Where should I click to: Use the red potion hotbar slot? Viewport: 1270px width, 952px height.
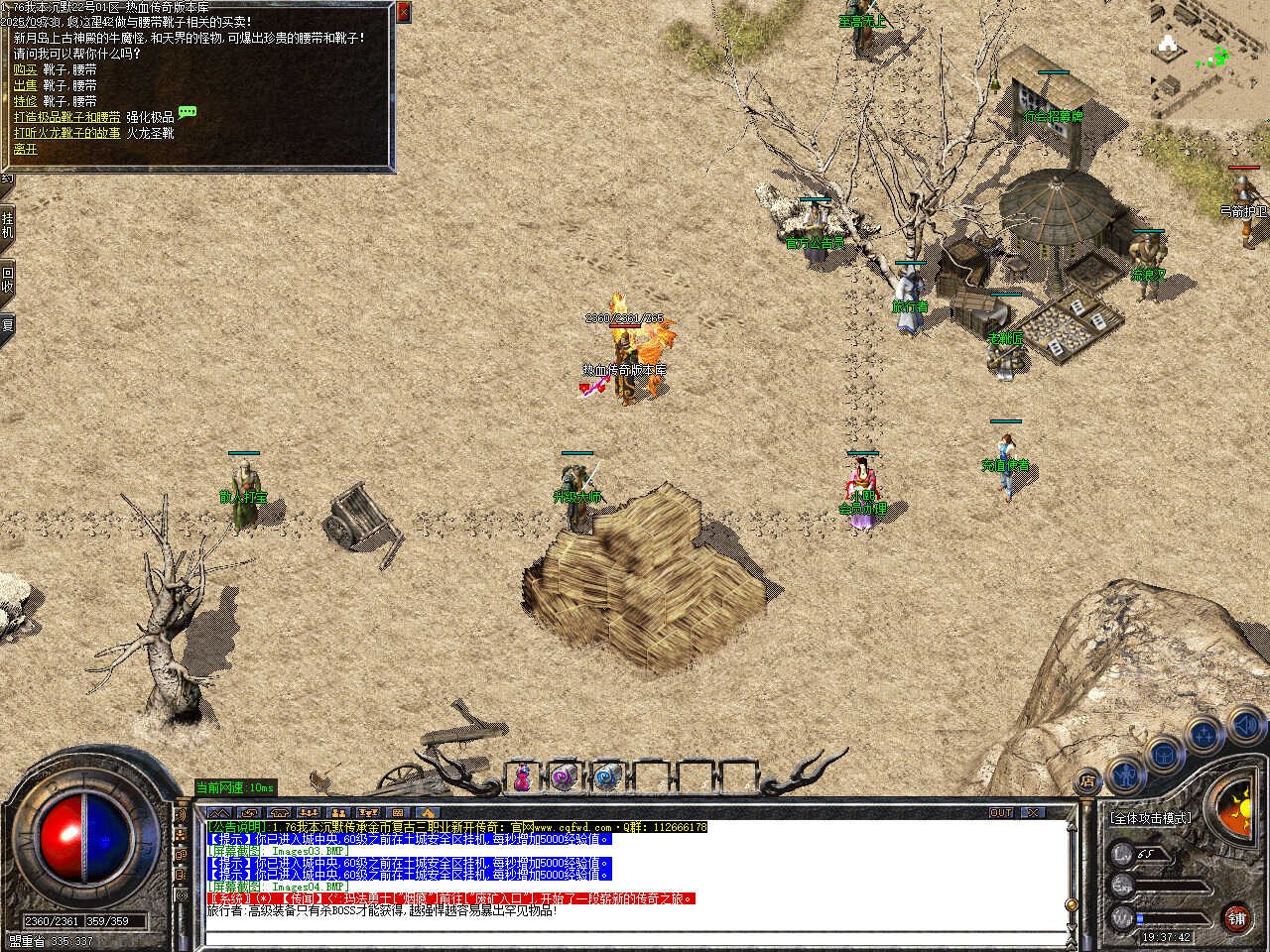521,777
